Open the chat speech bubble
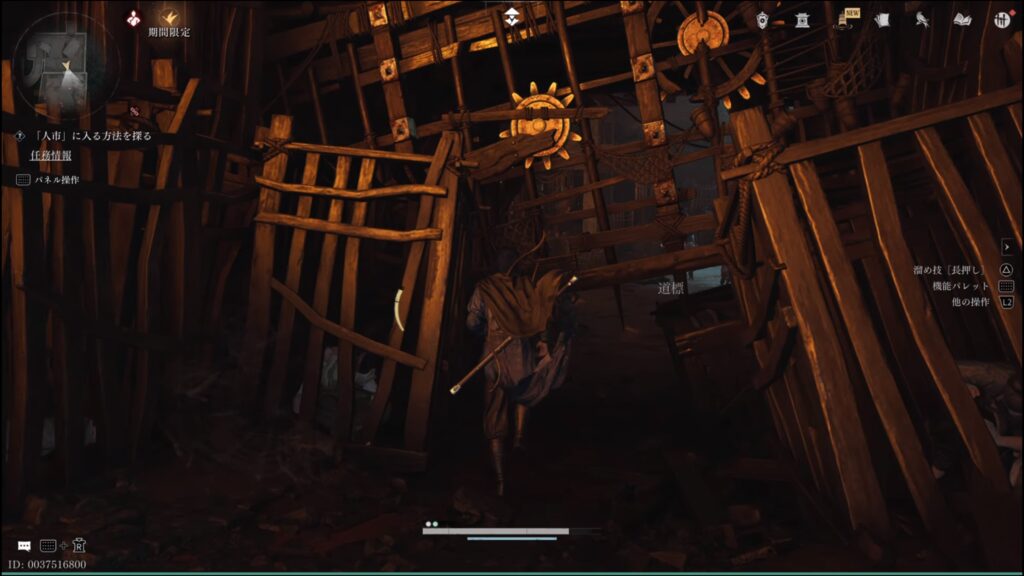 point(24,546)
